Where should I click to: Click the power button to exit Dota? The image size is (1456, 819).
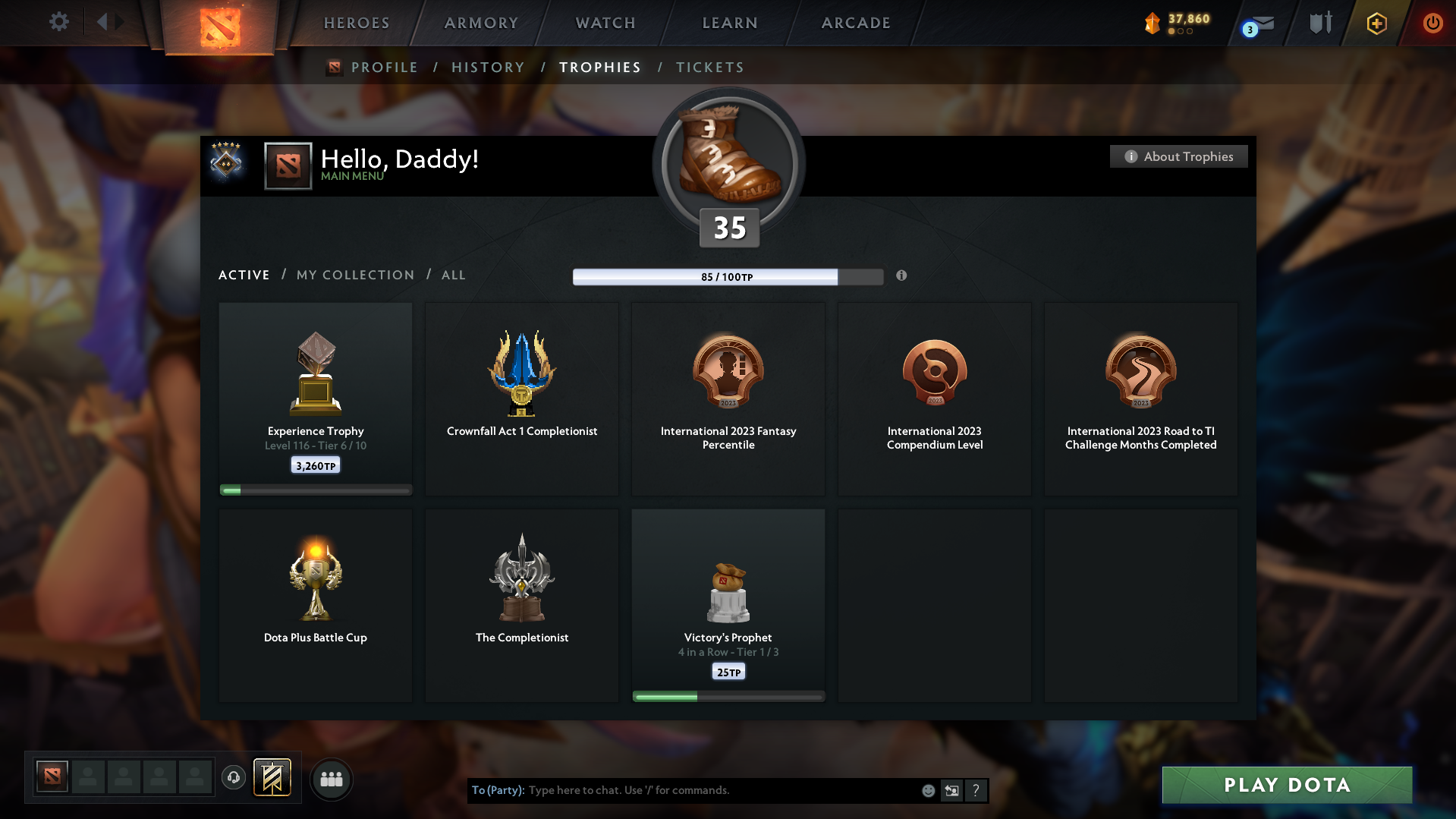[x=1432, y=23]
